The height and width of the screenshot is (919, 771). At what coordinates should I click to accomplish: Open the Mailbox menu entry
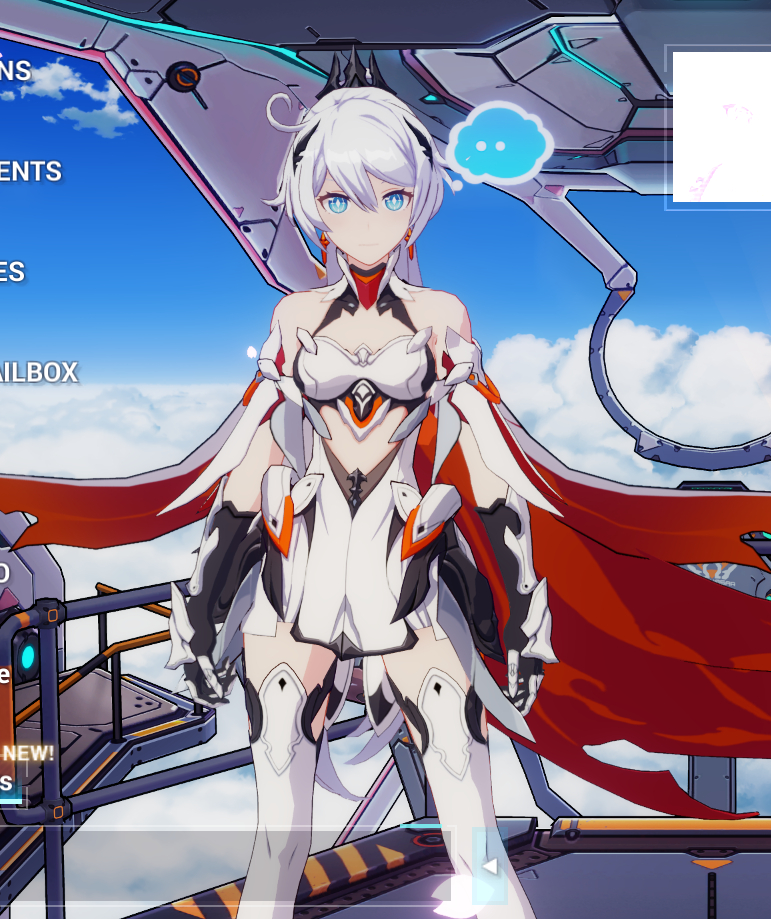pyautogui.click(x=38, y=373)
